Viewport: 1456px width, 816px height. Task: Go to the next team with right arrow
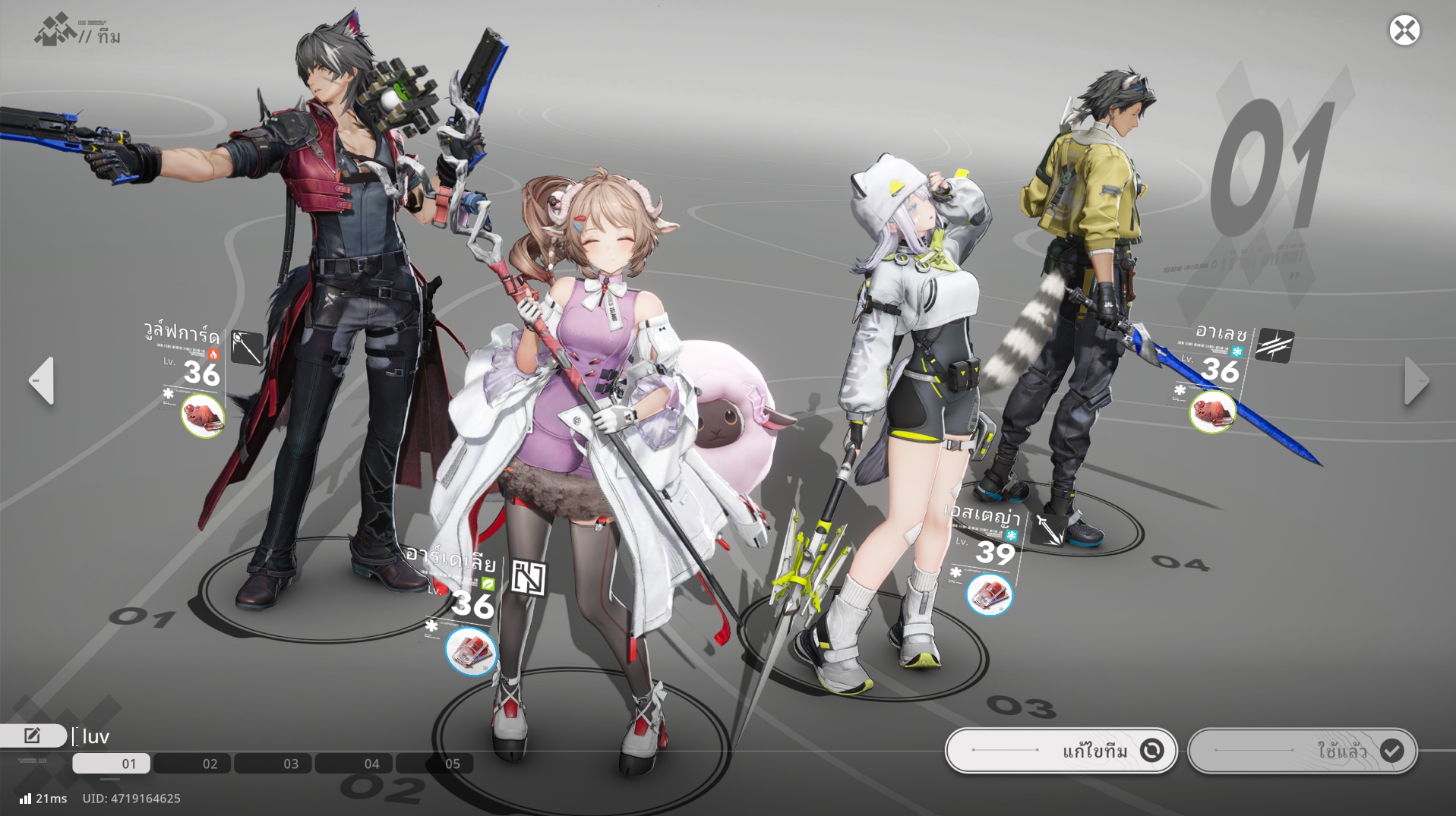(x=1416, y=380)
